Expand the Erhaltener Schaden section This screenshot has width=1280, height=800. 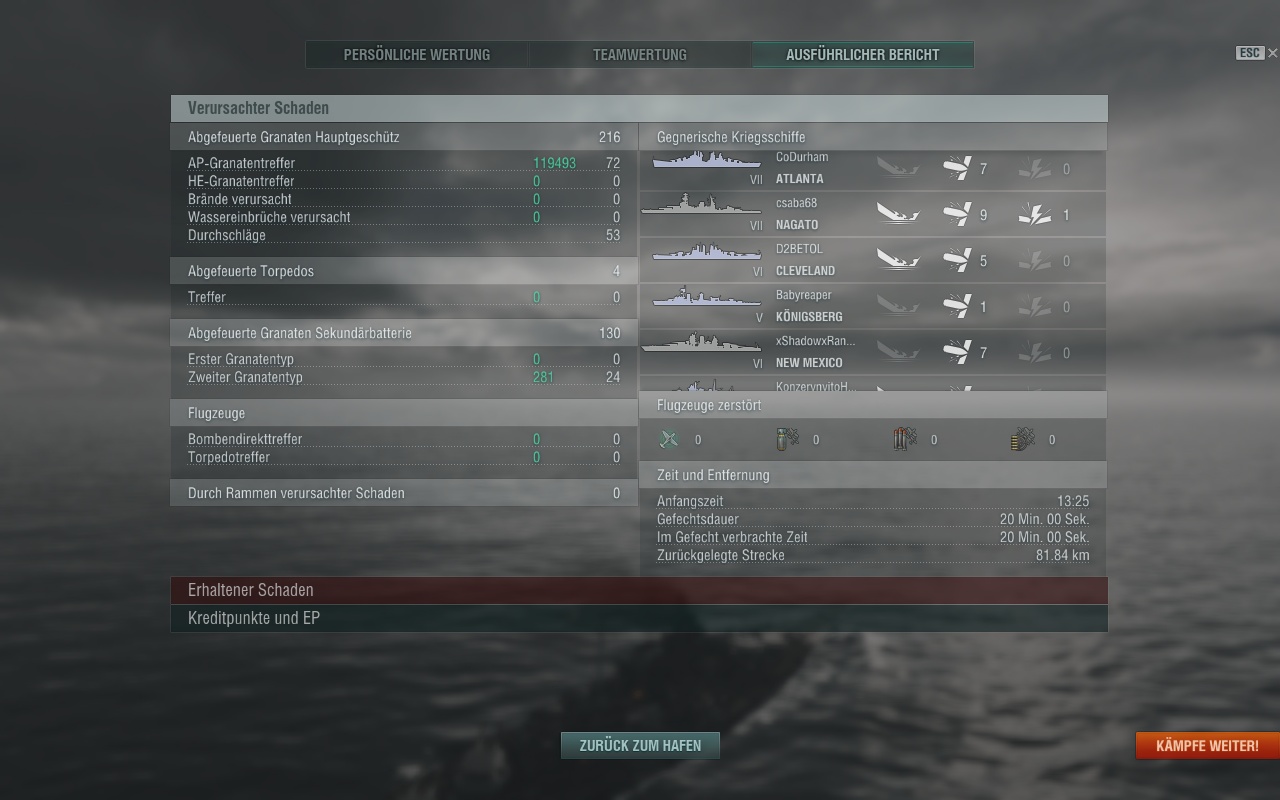pyautogui.click(x=639, y=590)
